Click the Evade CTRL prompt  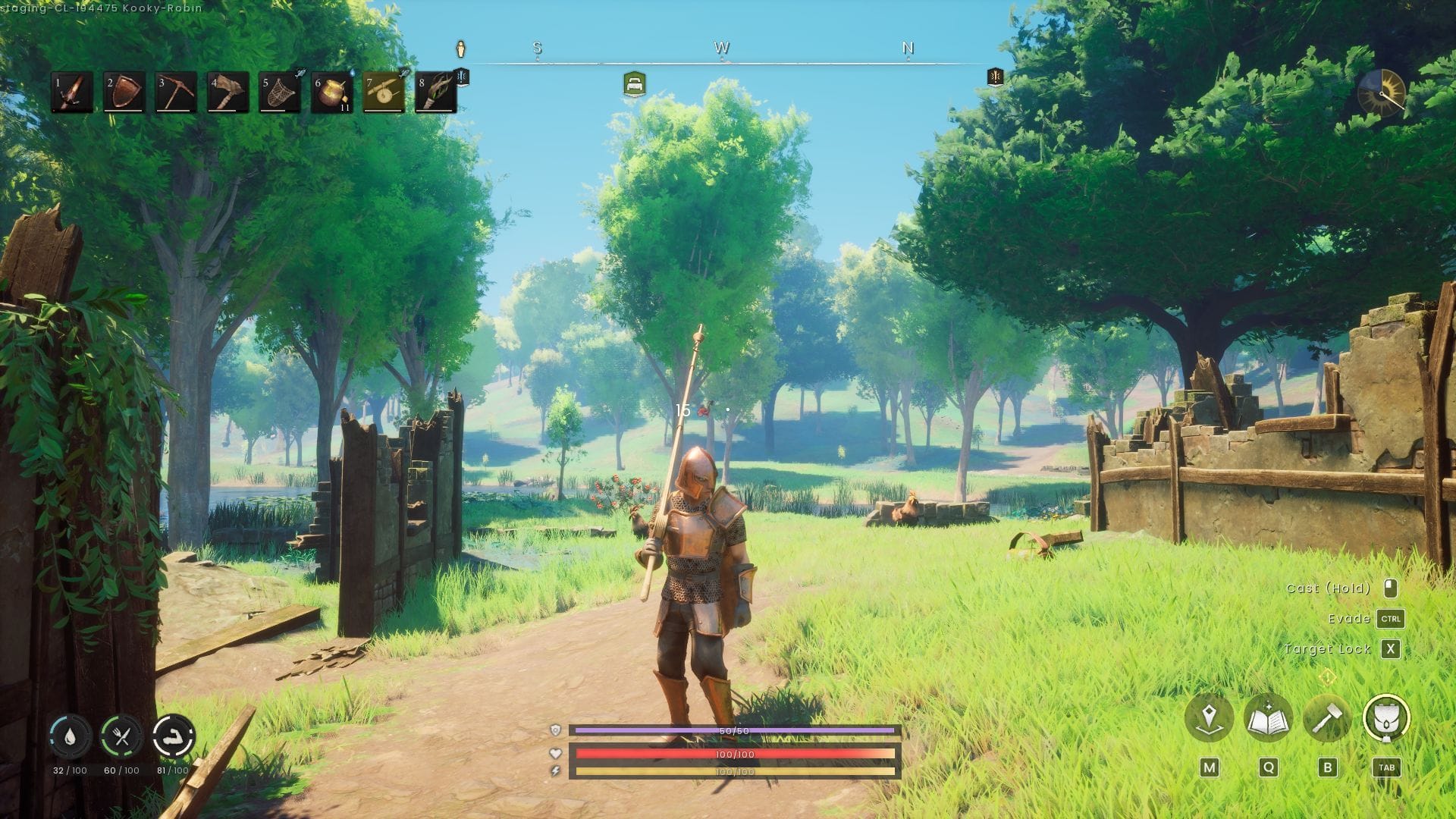(x=1392, y=618)
